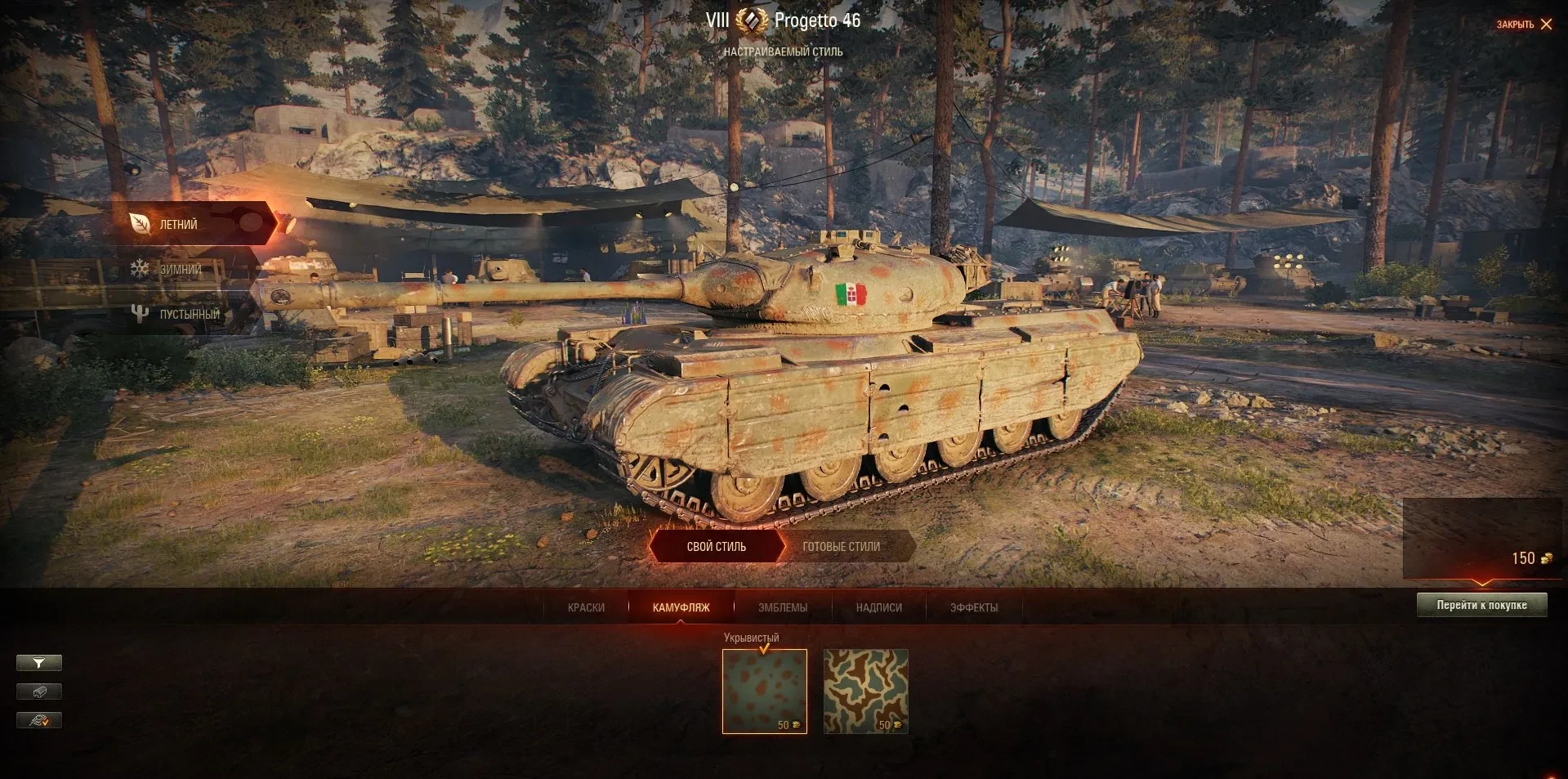Choose the Пустынный desert season
Viewport: 1568px width, 779px height.
(189, 314)
